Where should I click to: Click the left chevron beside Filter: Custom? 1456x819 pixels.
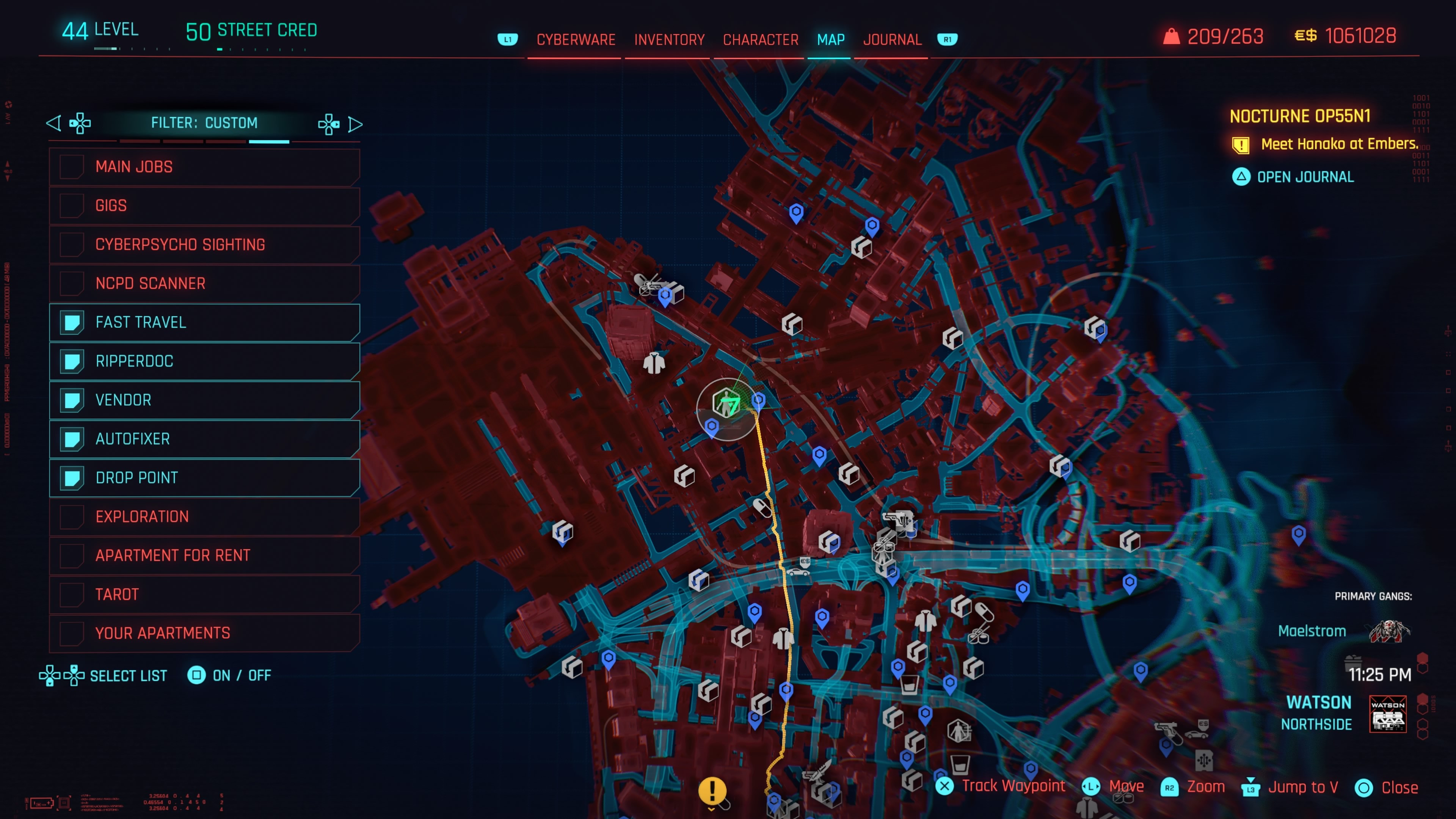coord(54,123)
